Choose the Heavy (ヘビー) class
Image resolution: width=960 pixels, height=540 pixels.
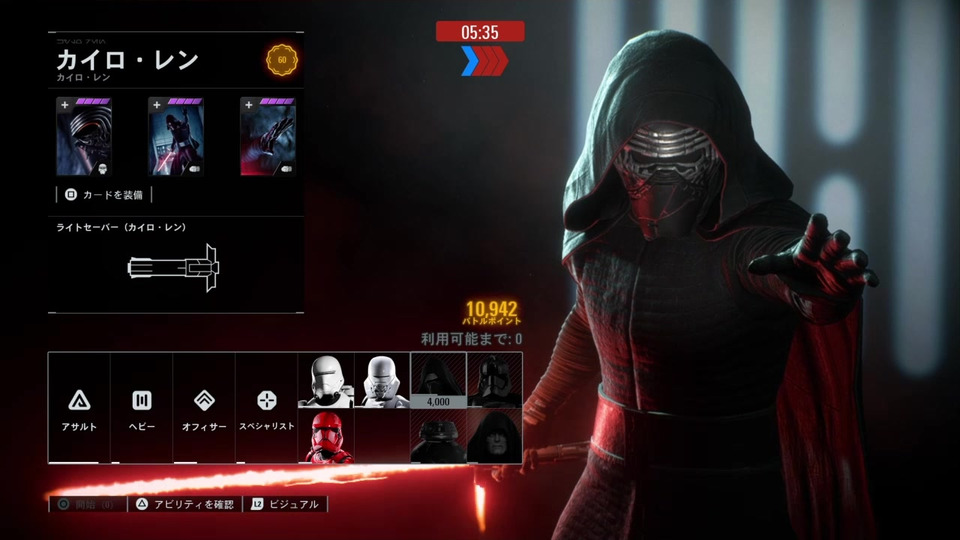click(141, 407)
